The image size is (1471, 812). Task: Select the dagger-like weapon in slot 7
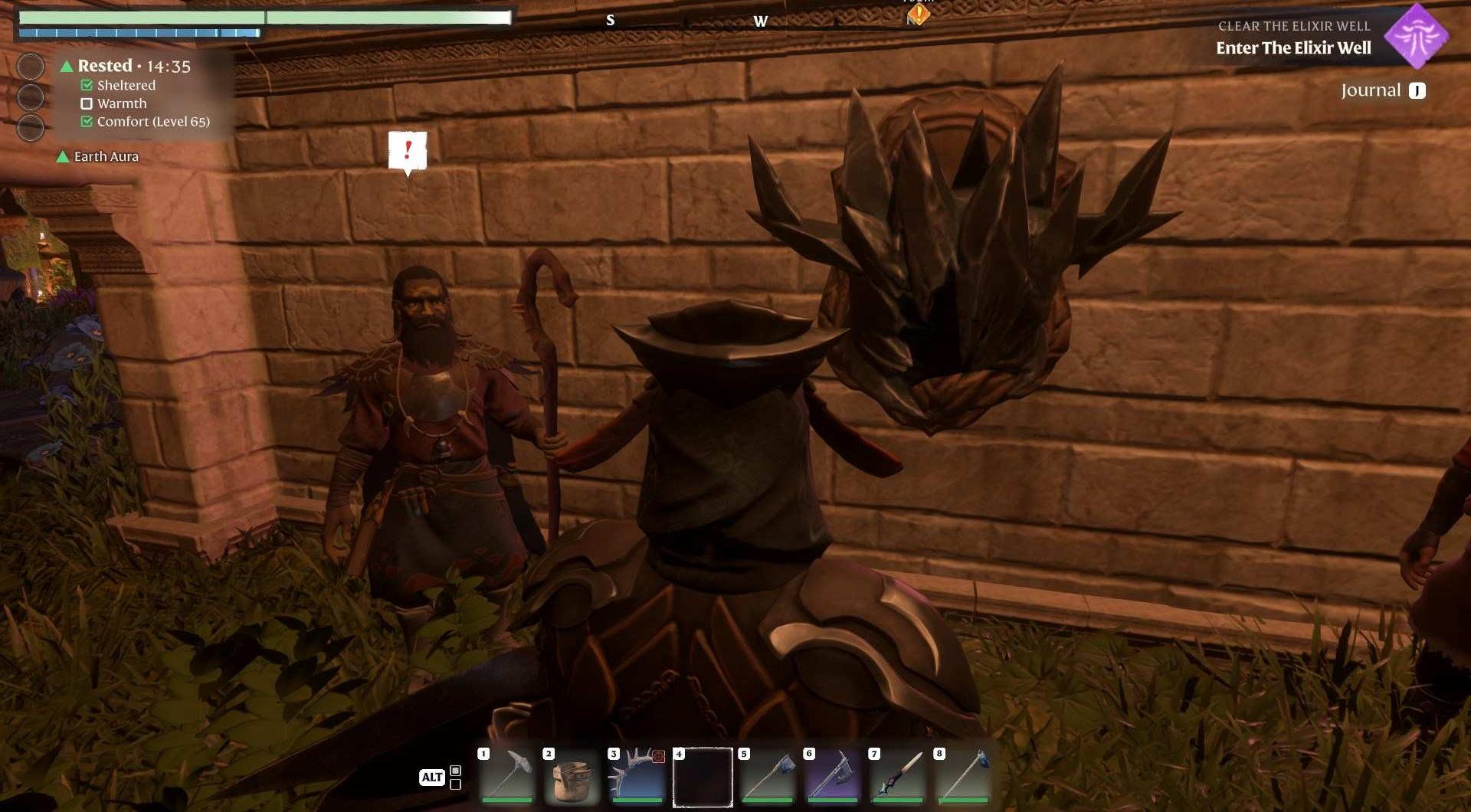tap(897, 776)
